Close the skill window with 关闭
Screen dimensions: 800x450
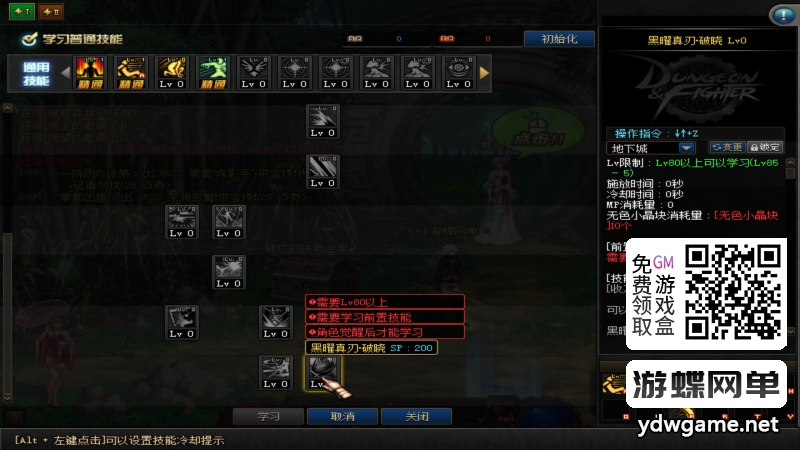(415, 416)
